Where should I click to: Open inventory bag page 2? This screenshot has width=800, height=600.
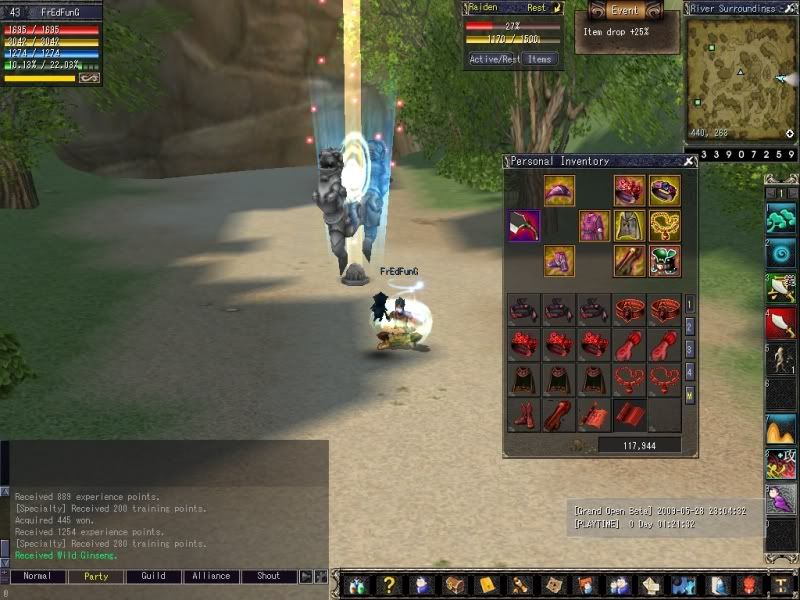click(689, 326)
